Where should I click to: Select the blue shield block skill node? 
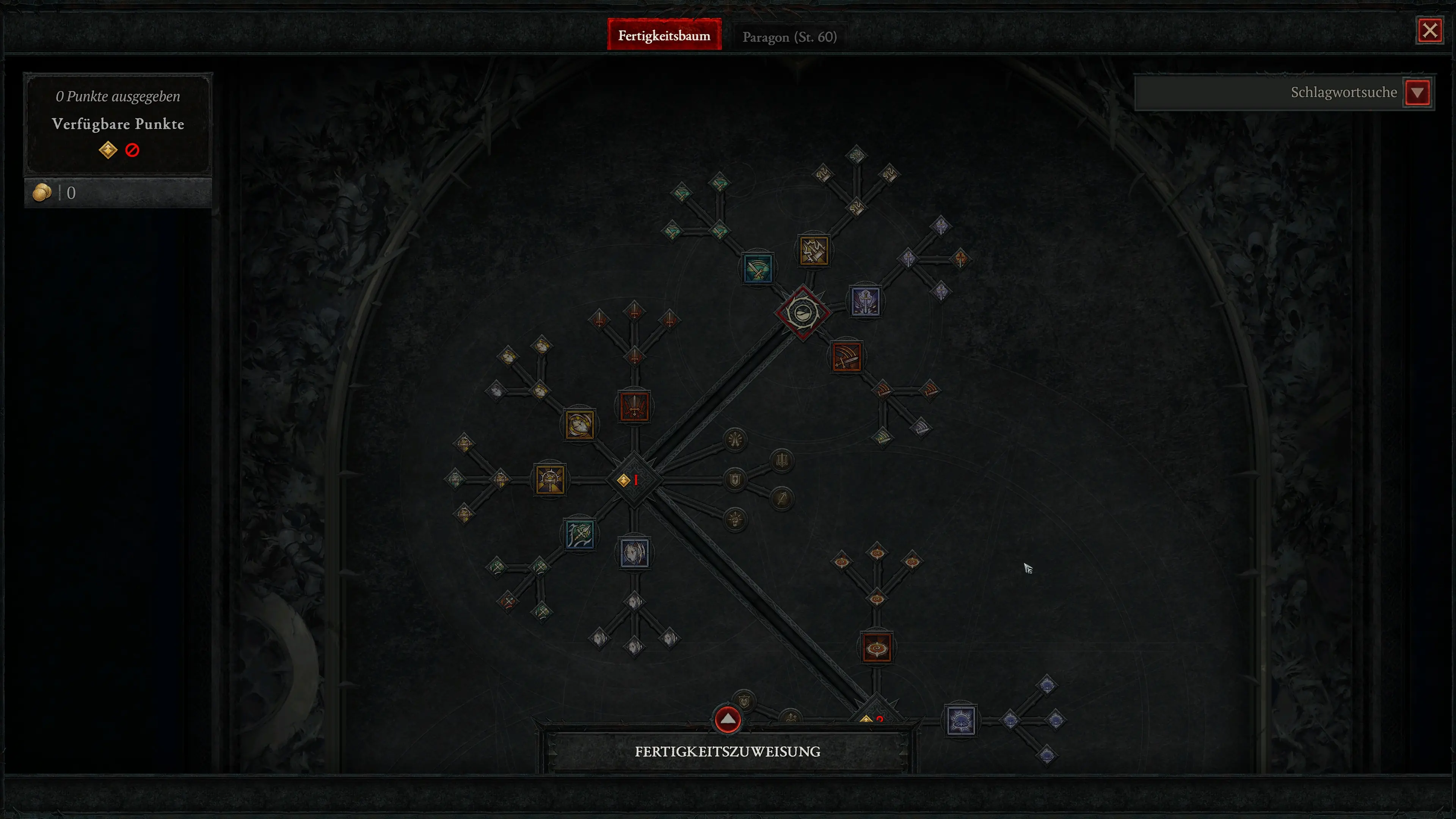(635, 553)
